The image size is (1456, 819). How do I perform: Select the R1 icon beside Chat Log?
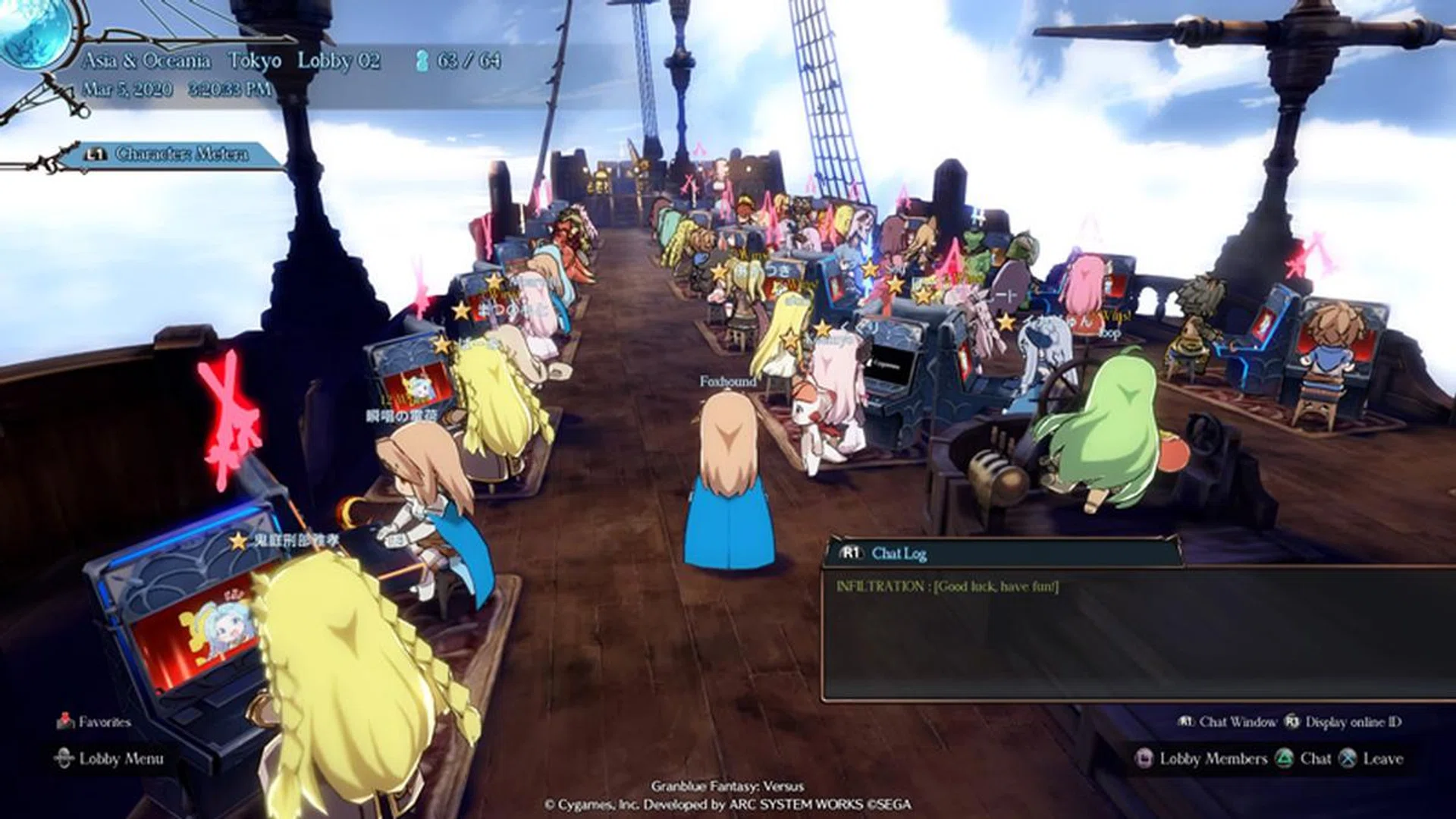(851, 554)
